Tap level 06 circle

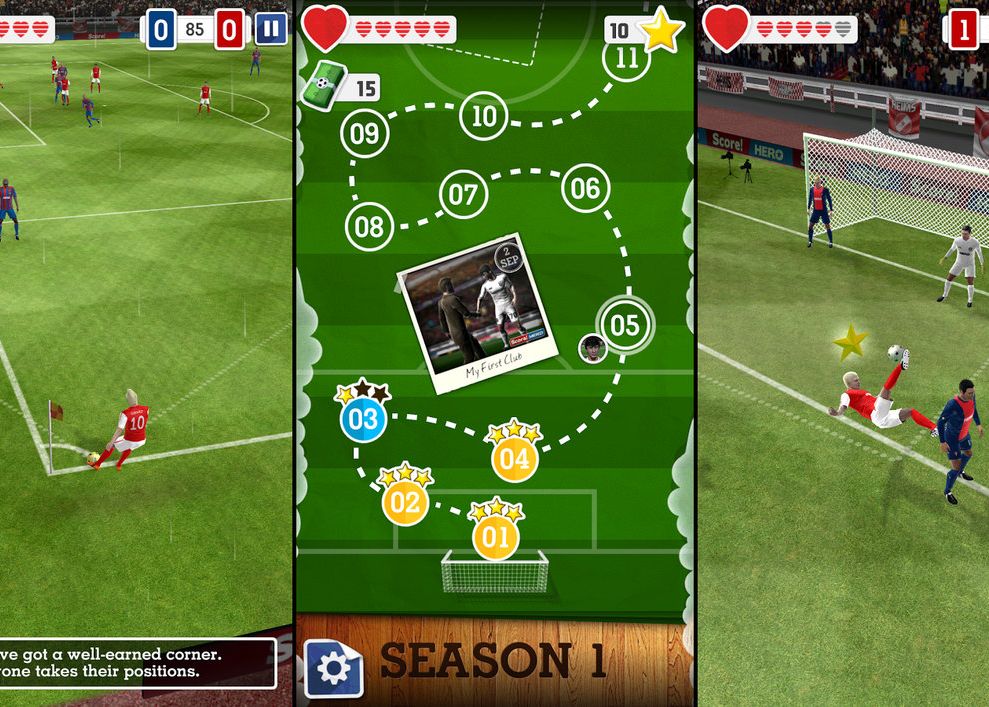coord(586,189)
